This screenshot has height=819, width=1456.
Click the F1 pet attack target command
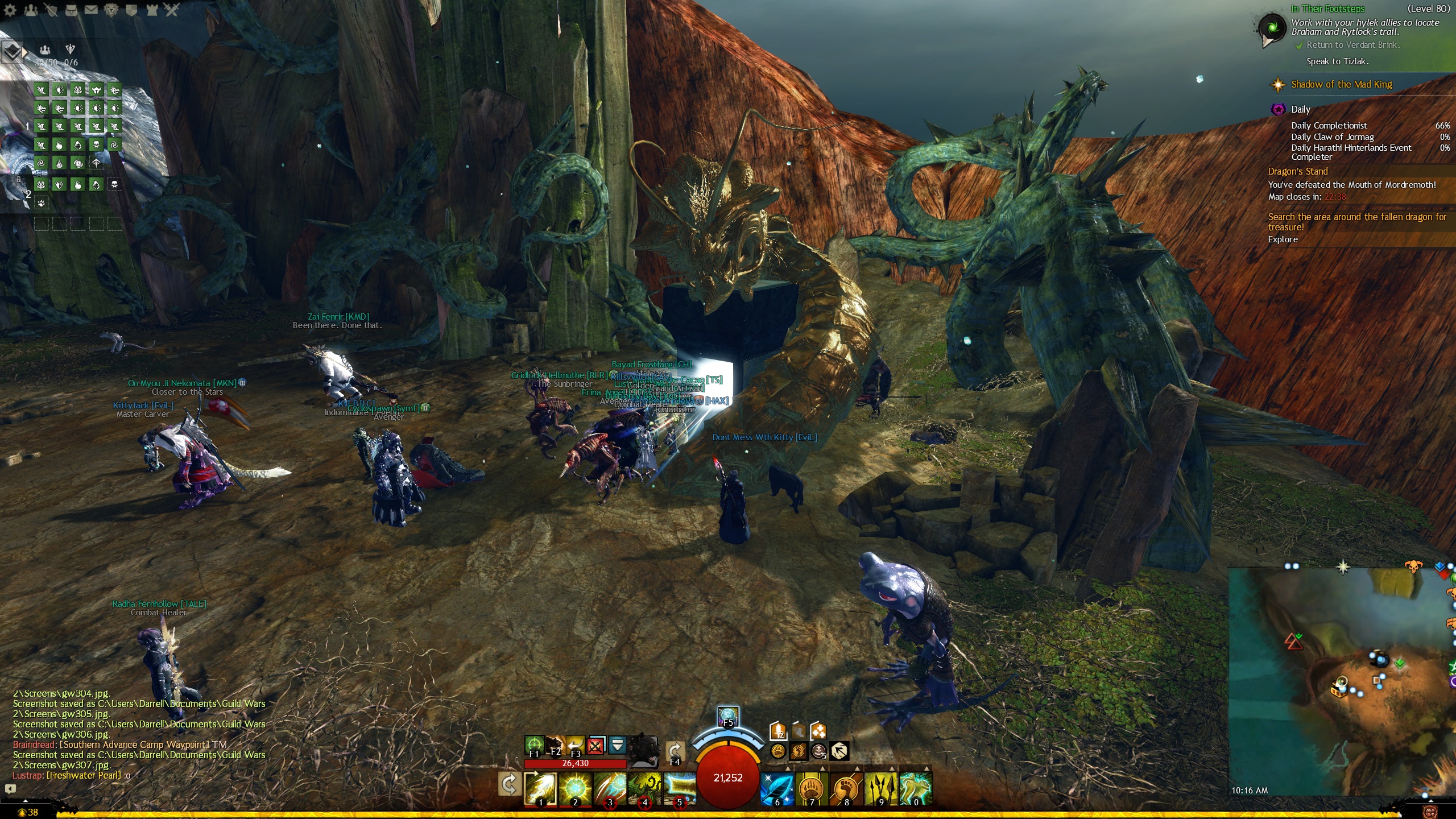pos(533,745)
